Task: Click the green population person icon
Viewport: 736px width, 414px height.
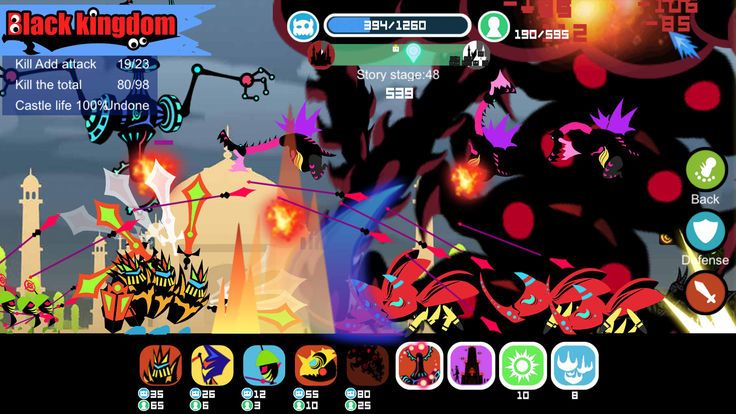Action: 492,26
